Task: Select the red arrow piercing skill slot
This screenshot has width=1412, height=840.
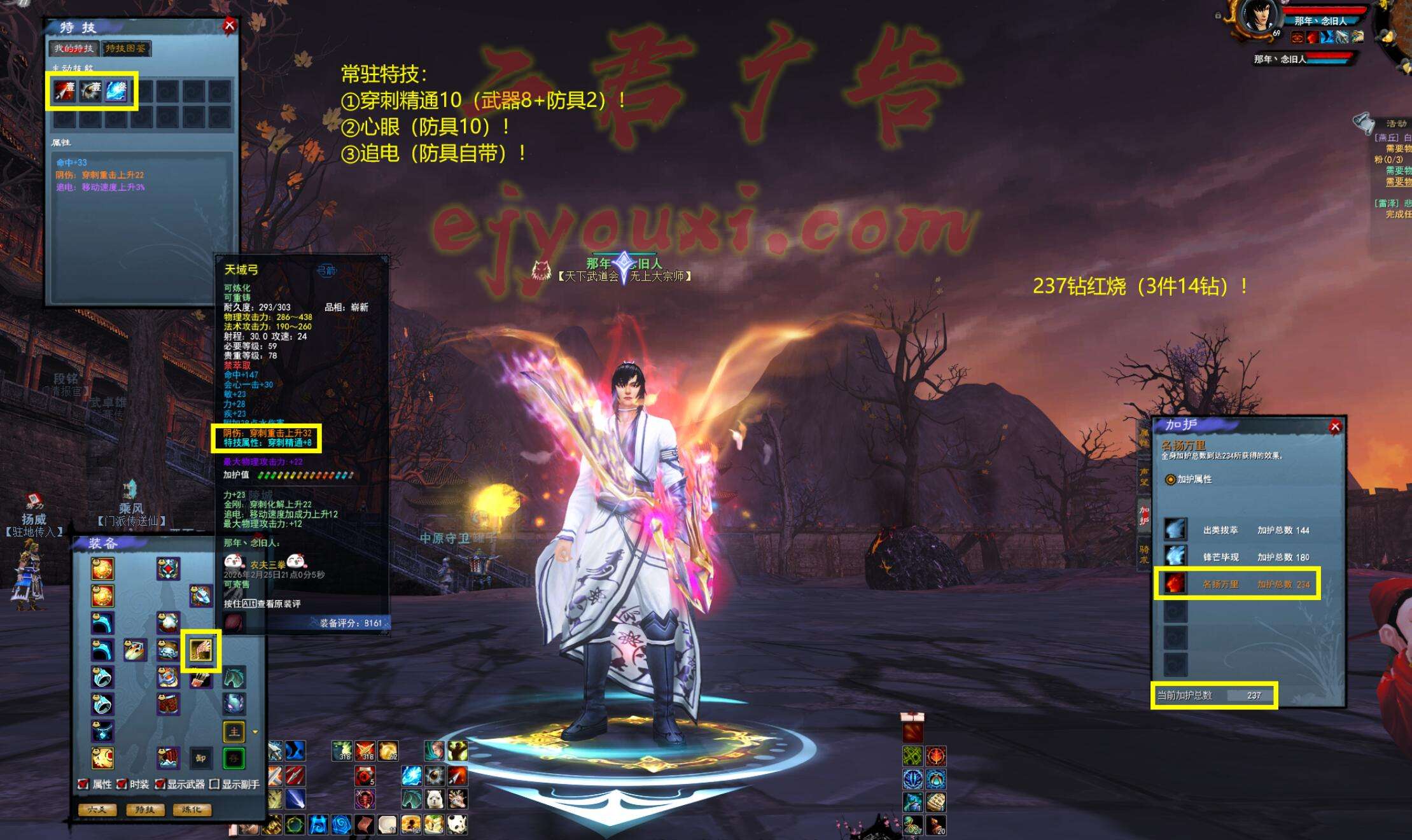Action: (x=64, y=91)
